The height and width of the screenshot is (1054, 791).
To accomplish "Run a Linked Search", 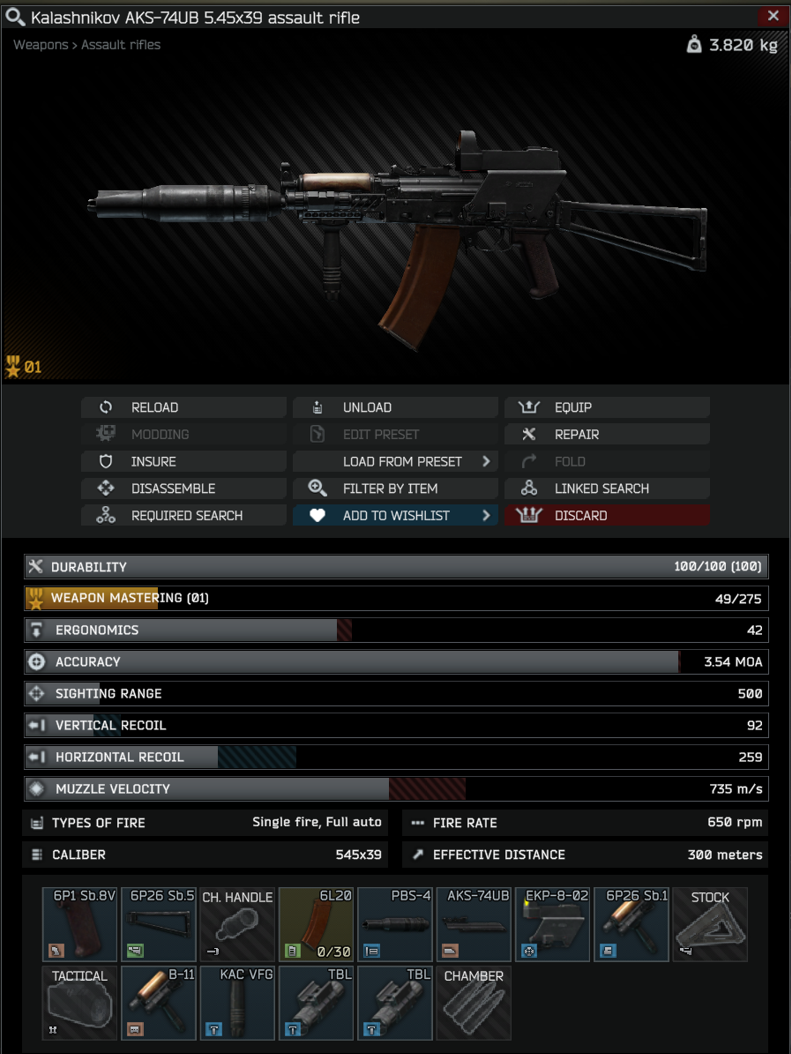I will tap(607, 489).
